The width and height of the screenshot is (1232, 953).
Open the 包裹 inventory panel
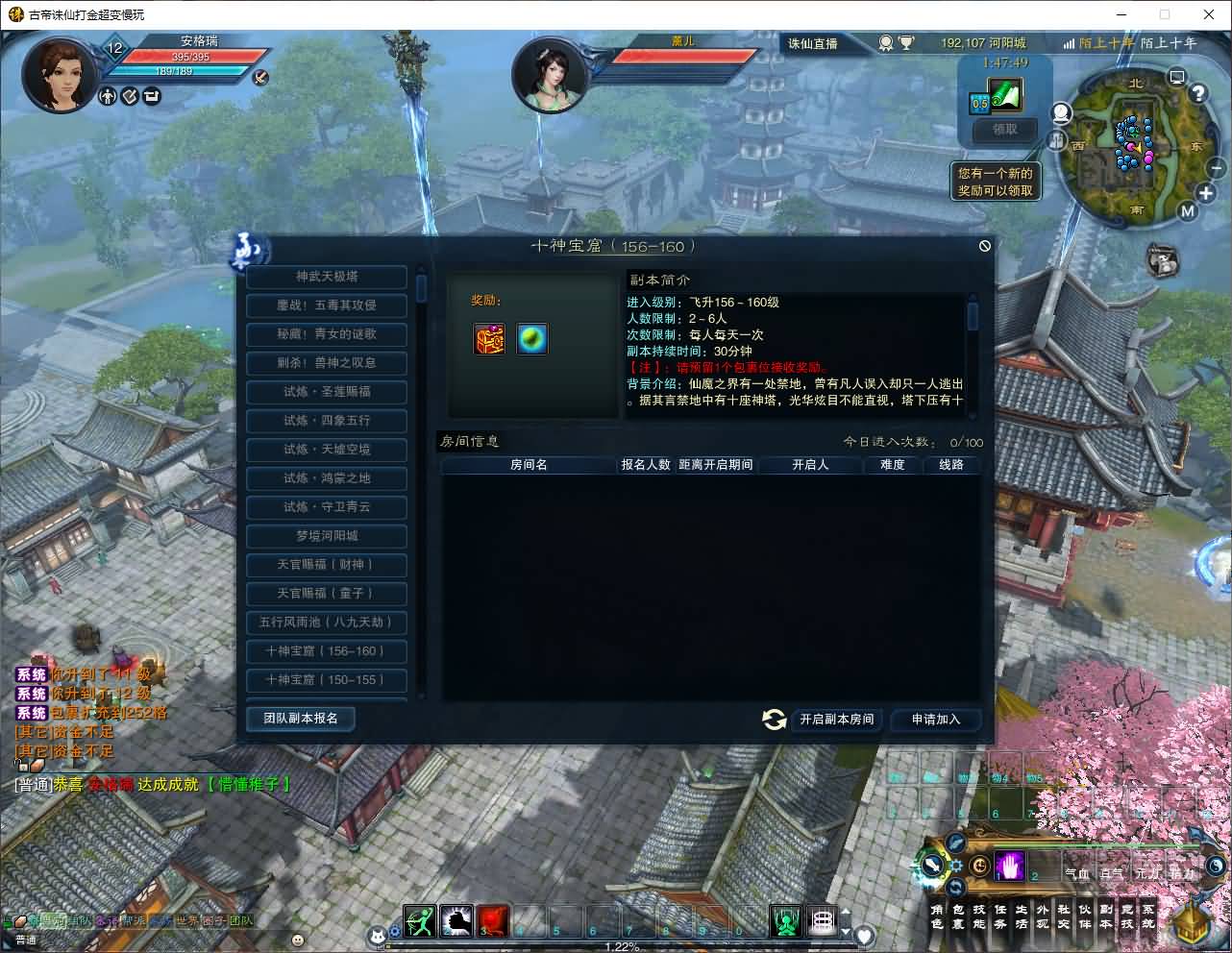coord(958,919)
